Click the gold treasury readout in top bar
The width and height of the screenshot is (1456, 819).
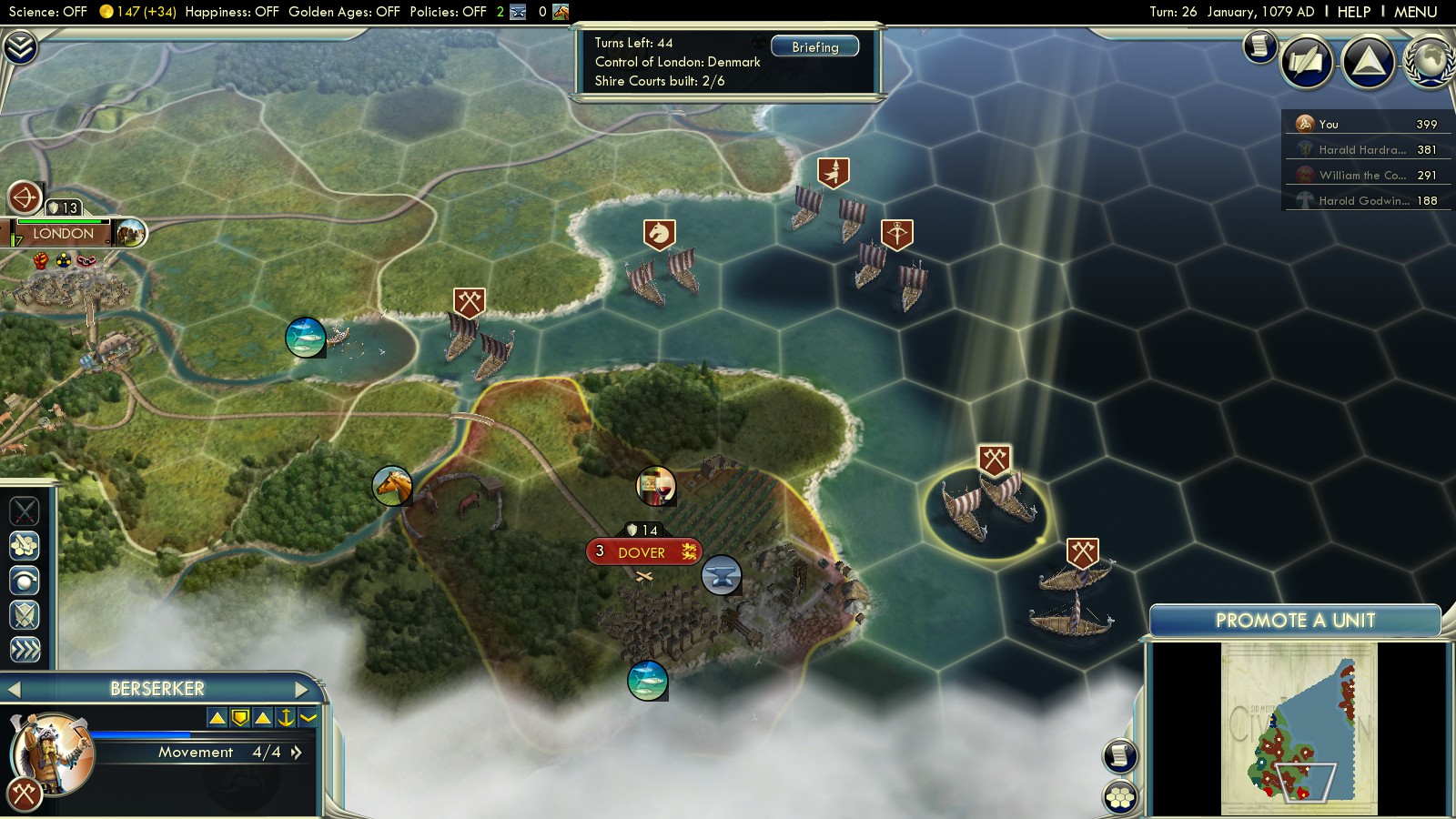coord(136,12)
